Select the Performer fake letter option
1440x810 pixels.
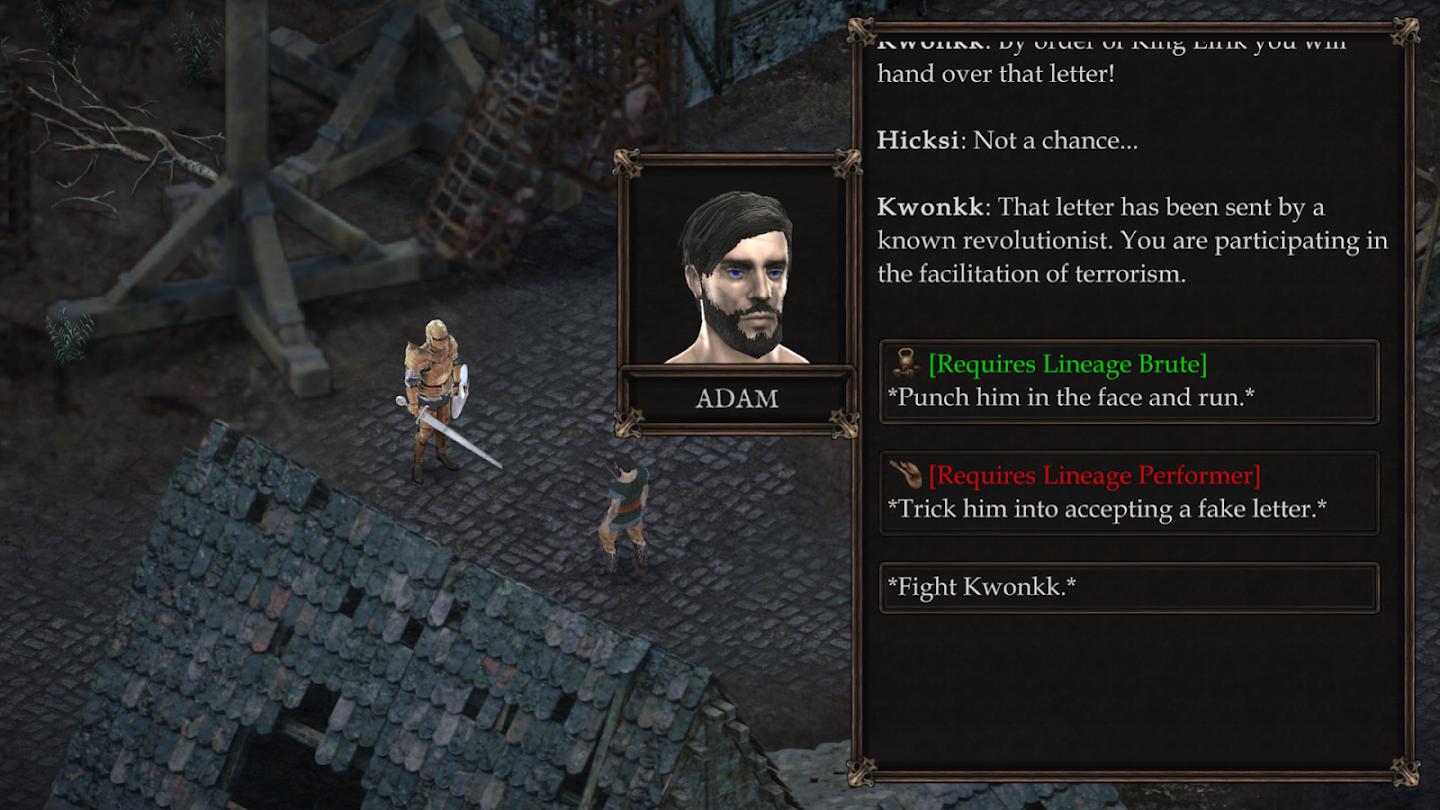(1128, 493)
